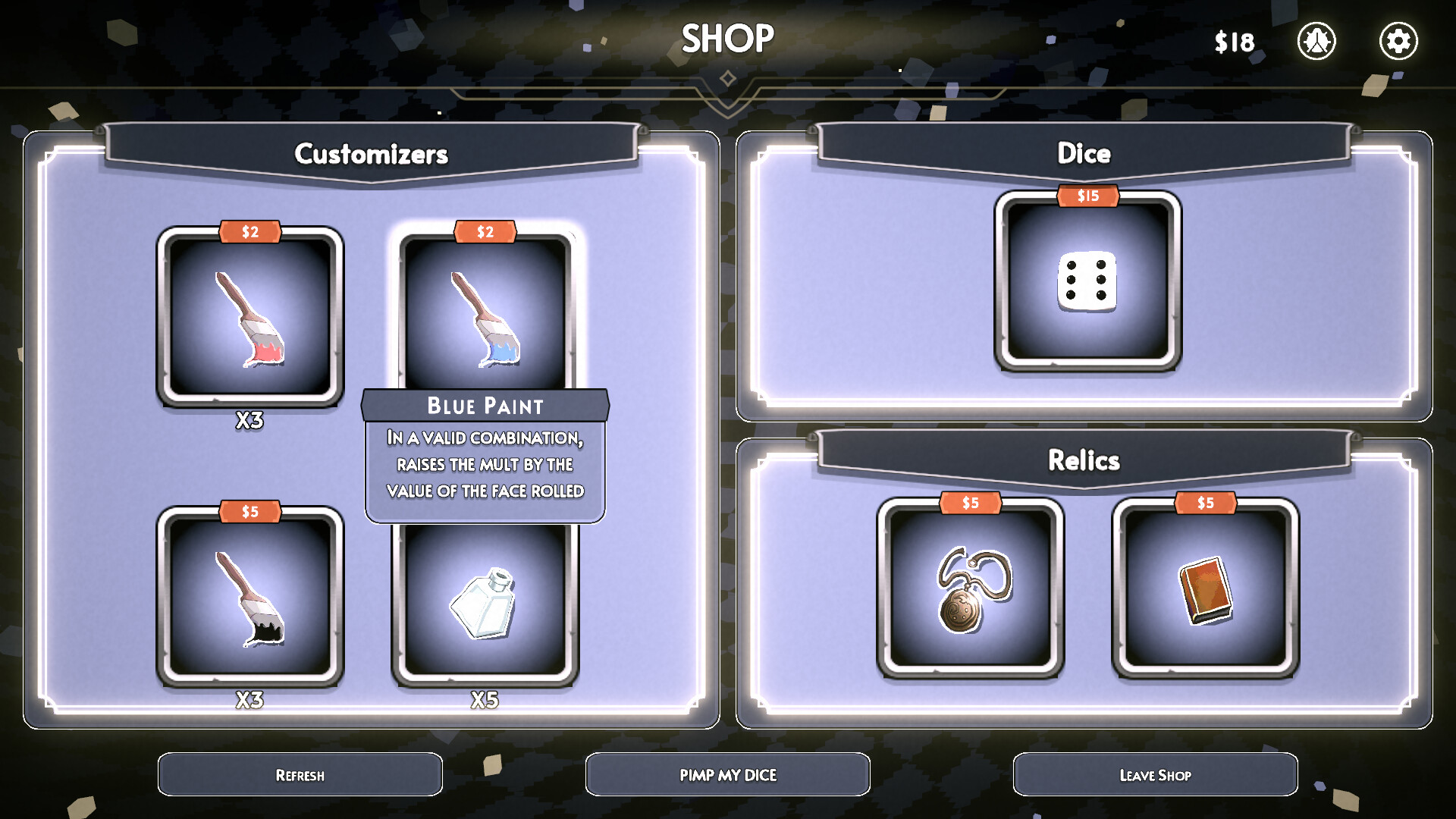Open the bug report icon
Image resolution: width=1456 pixels, height=819 pixels.
click(1317, 42)
